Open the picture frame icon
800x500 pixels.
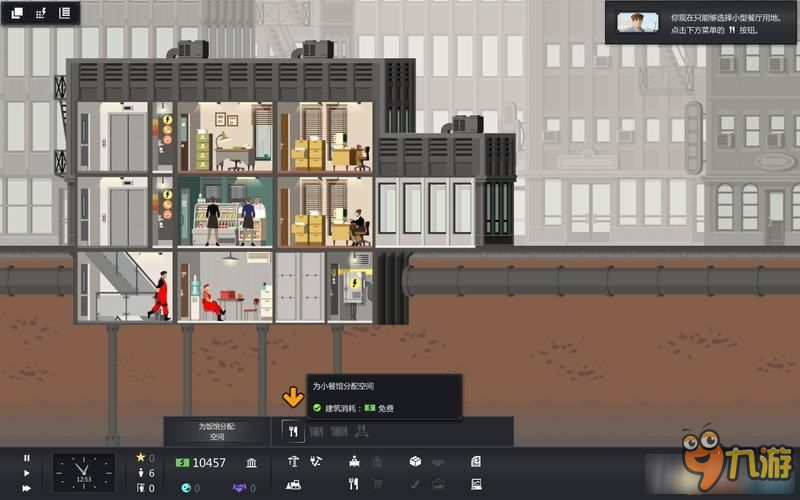pyautogui.click(x=476, y=485)
